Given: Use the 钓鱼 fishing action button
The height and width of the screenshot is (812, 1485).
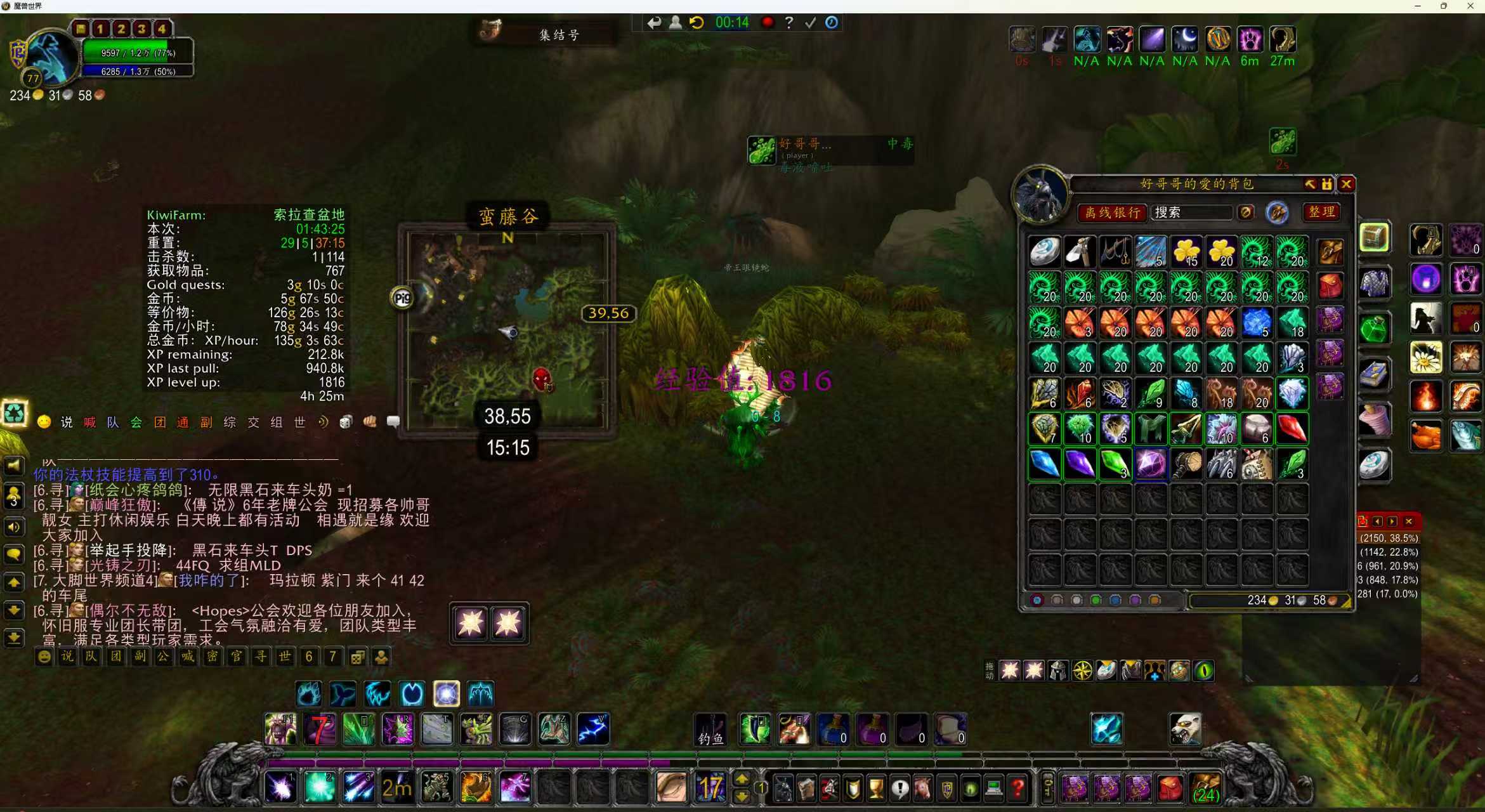Looking at the screenshot, I should click(710, 729).
